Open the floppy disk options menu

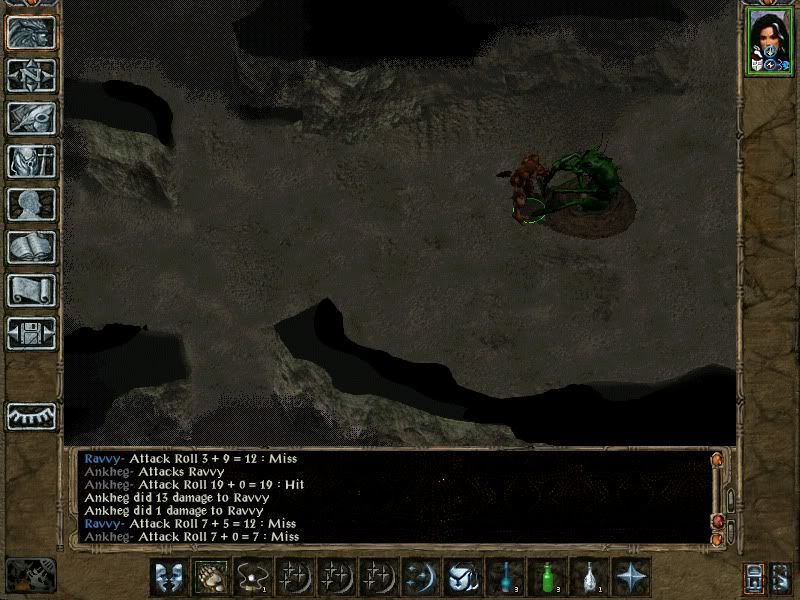point(31,333)
